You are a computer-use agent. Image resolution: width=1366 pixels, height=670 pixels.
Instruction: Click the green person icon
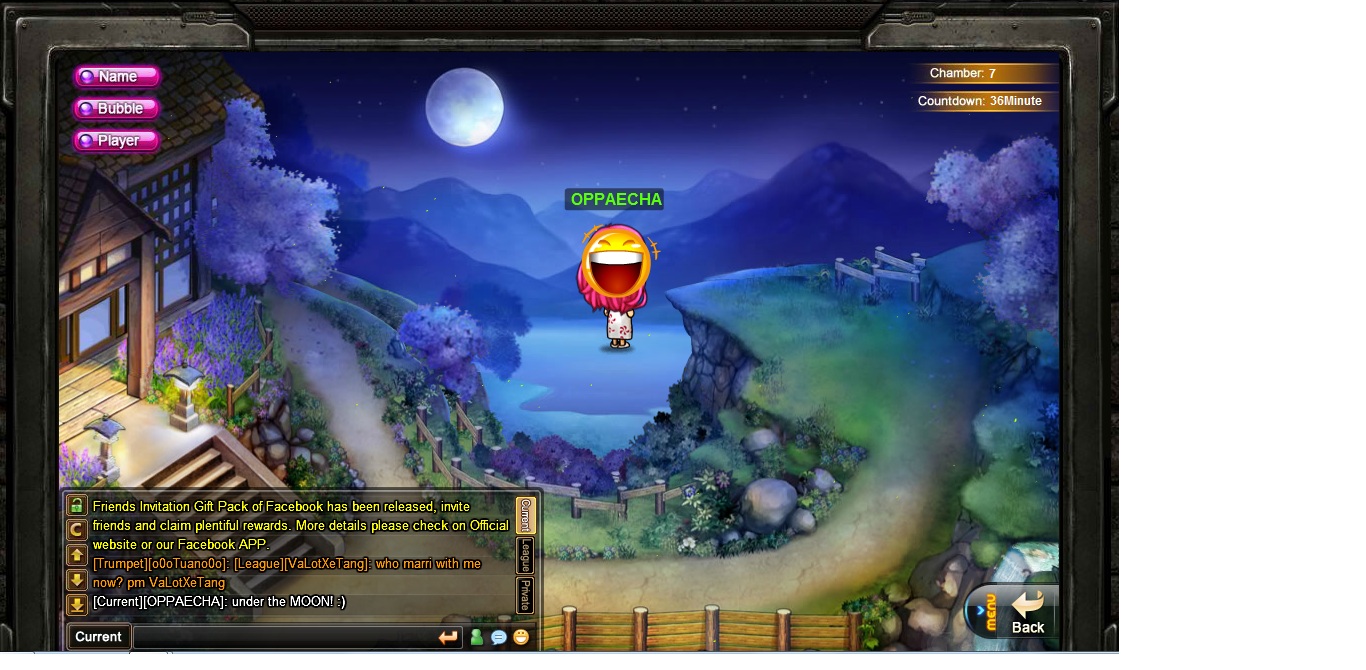click(x=477, y=637)
